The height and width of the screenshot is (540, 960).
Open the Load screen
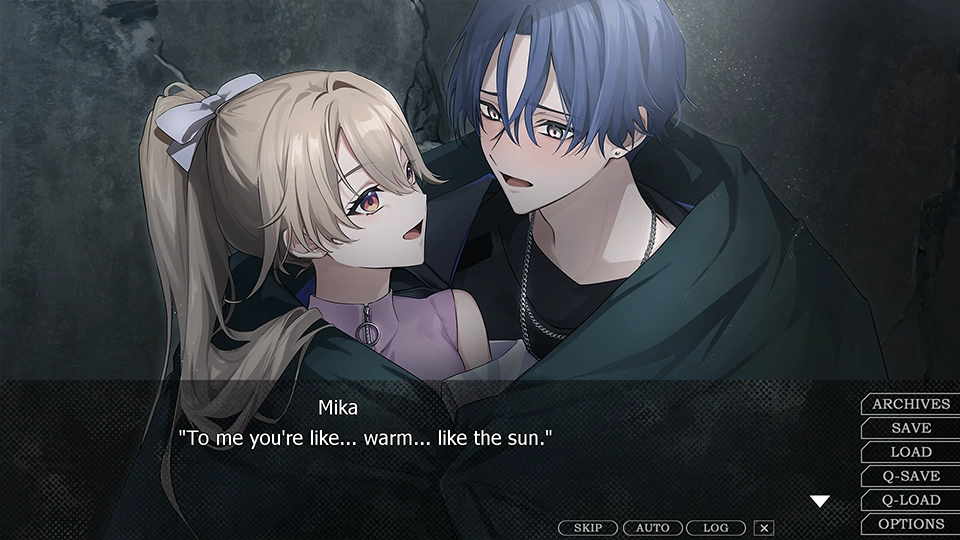pos(910,452)
